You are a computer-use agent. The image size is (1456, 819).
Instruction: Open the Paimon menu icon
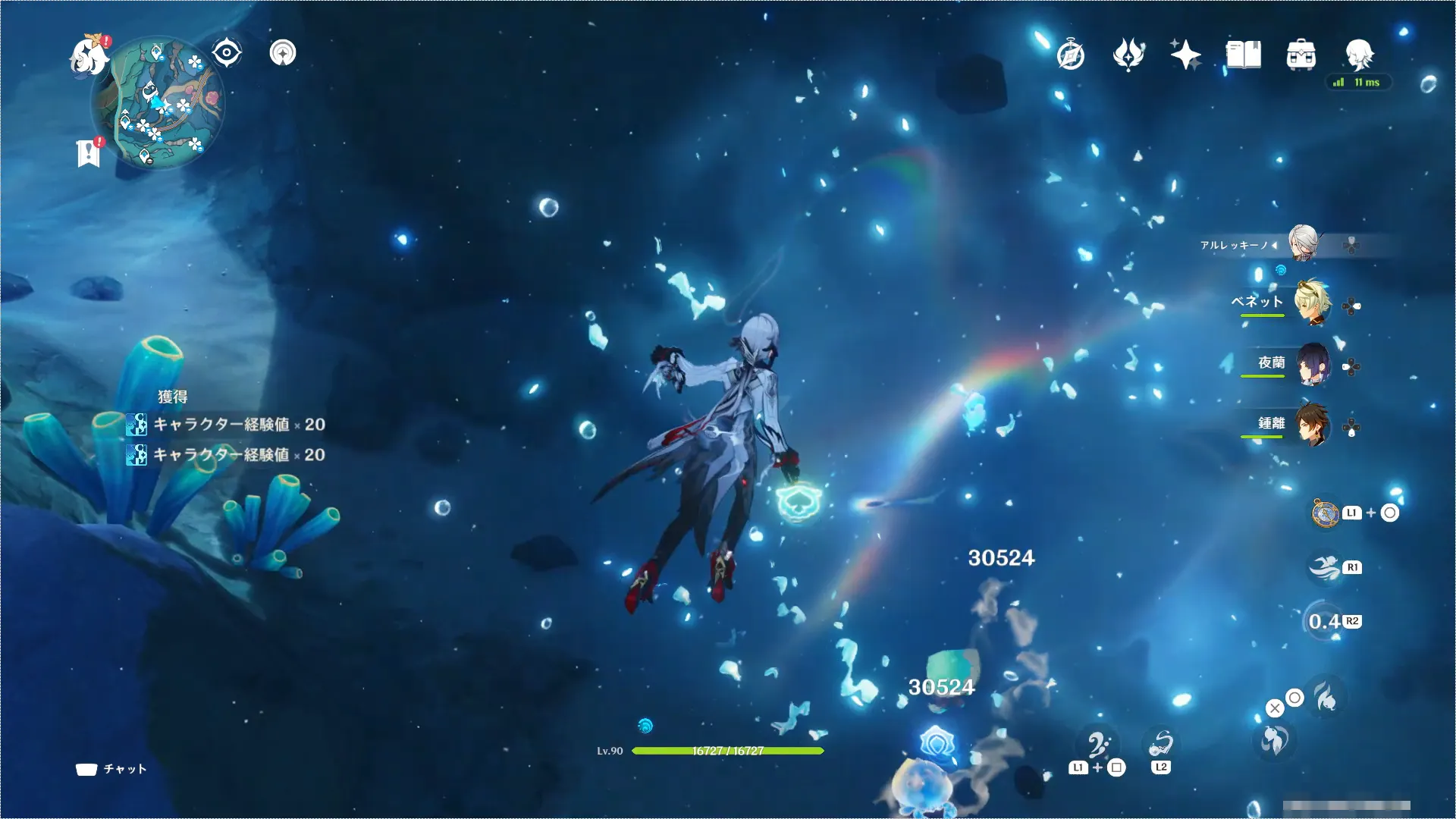click(89, 57)
